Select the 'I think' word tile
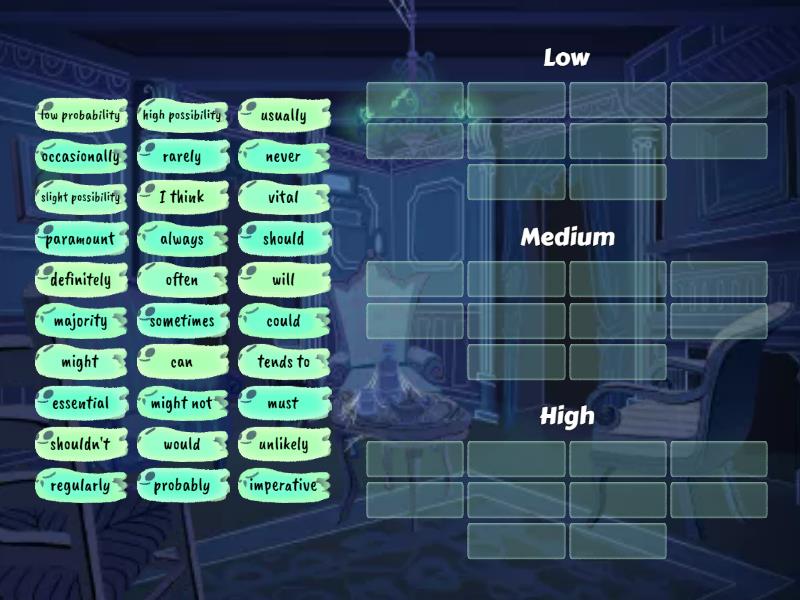 182,197
